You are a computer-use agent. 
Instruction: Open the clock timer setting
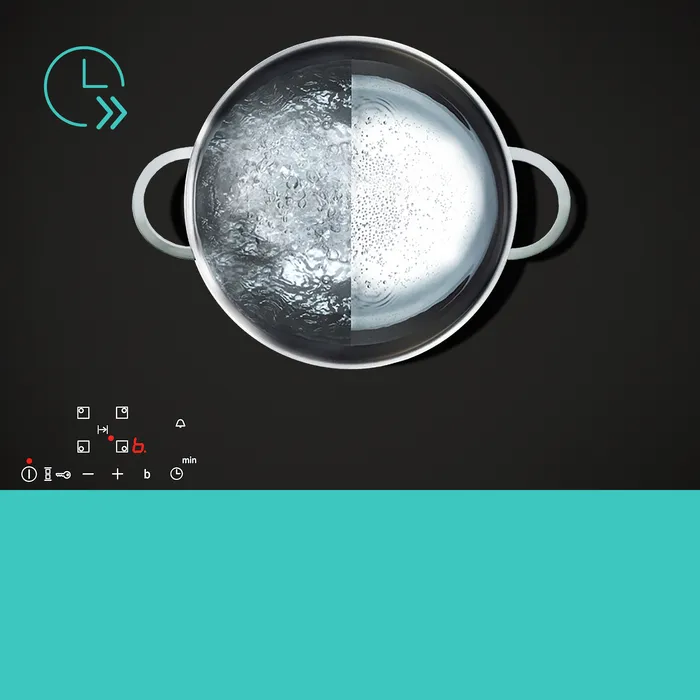(176, 473)
